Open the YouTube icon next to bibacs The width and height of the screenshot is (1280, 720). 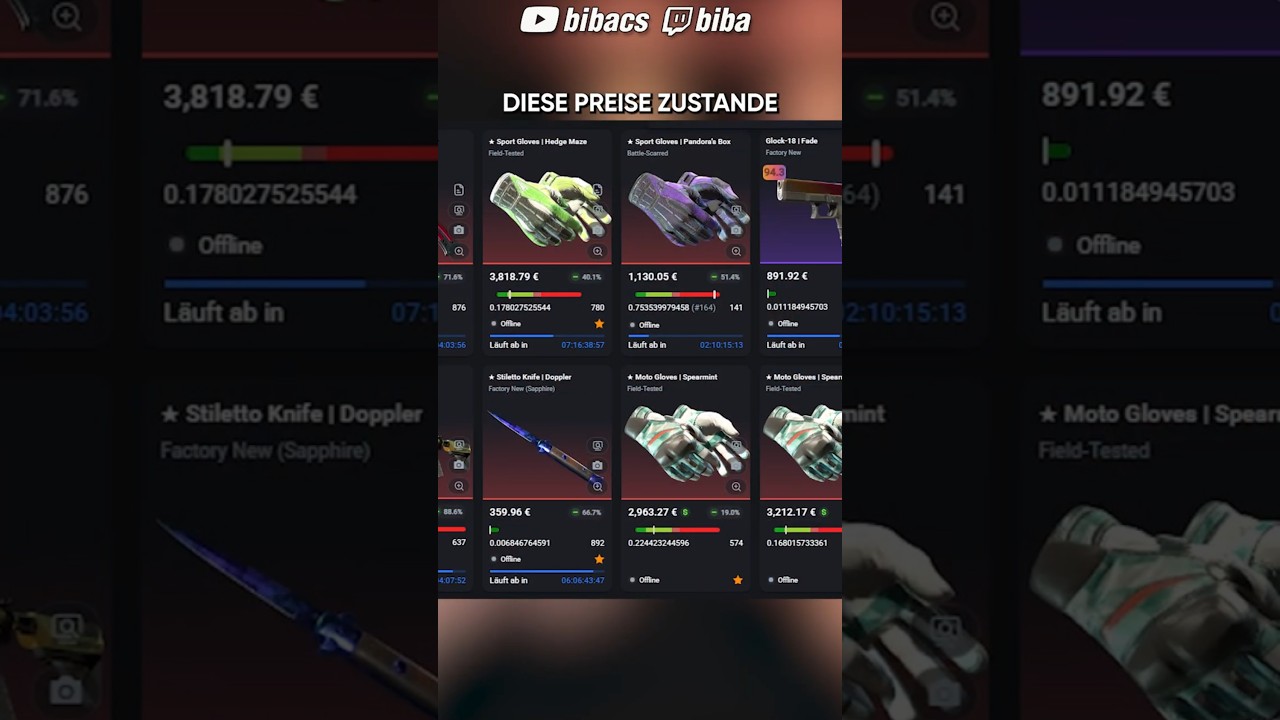(x=538, y=20)
